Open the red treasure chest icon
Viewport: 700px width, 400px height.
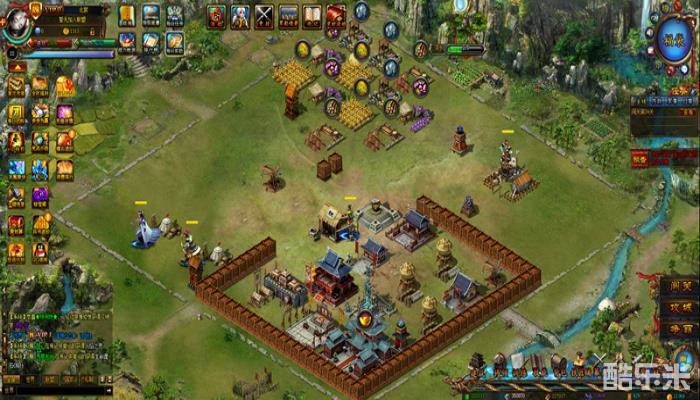pos(336,15)
